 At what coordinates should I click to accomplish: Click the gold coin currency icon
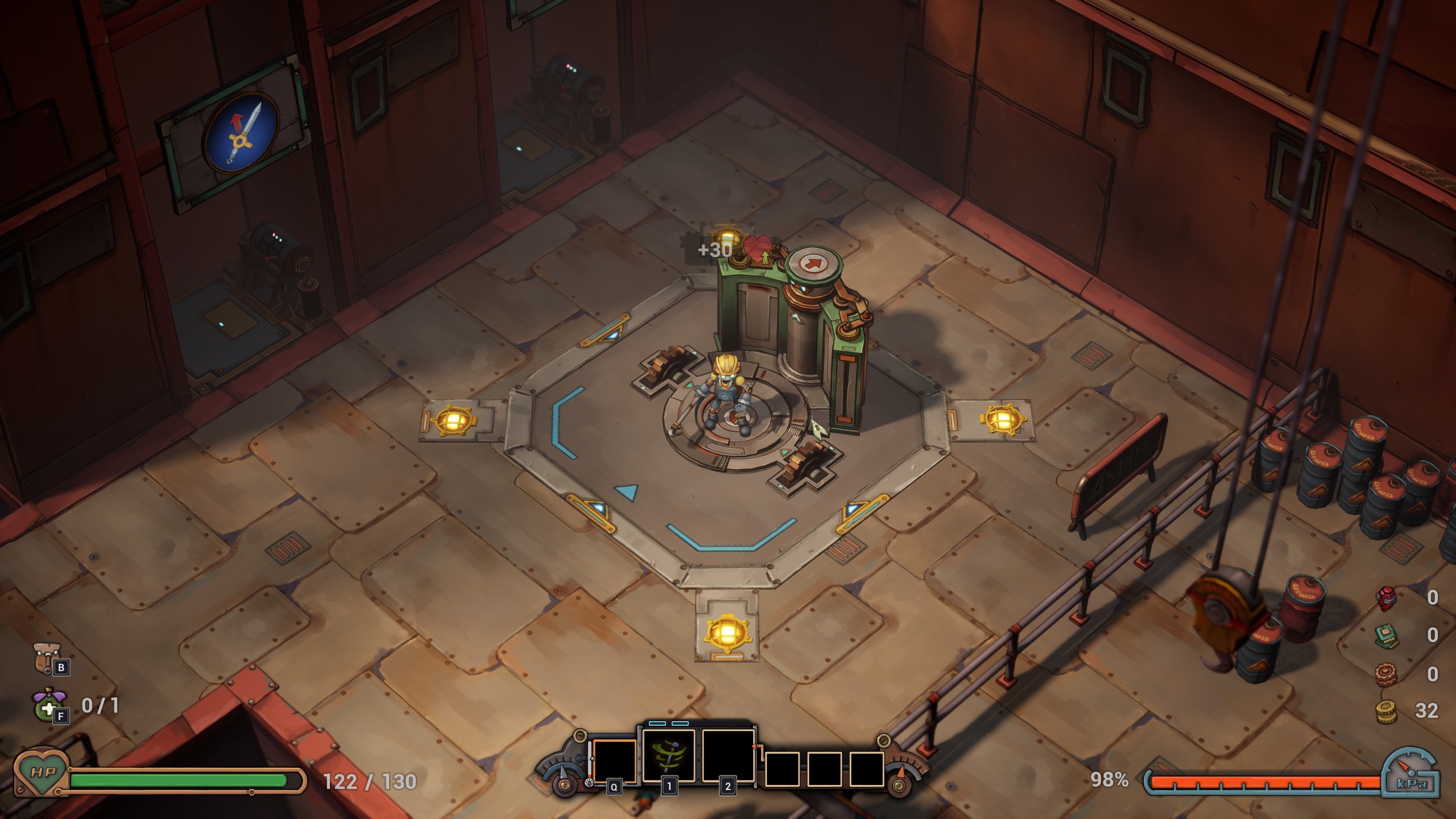click(1385, 712)
